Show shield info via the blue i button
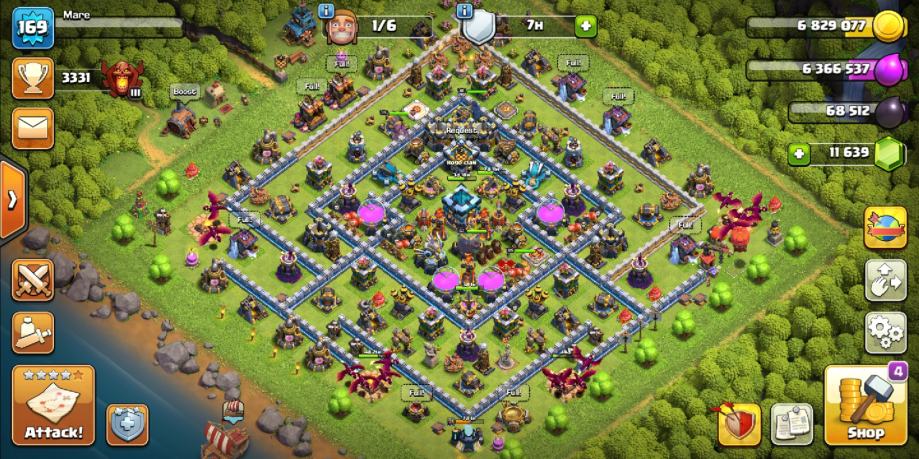The height and width of the screenshot is (459, 919). pyautogui.click(x=464, y=10)
